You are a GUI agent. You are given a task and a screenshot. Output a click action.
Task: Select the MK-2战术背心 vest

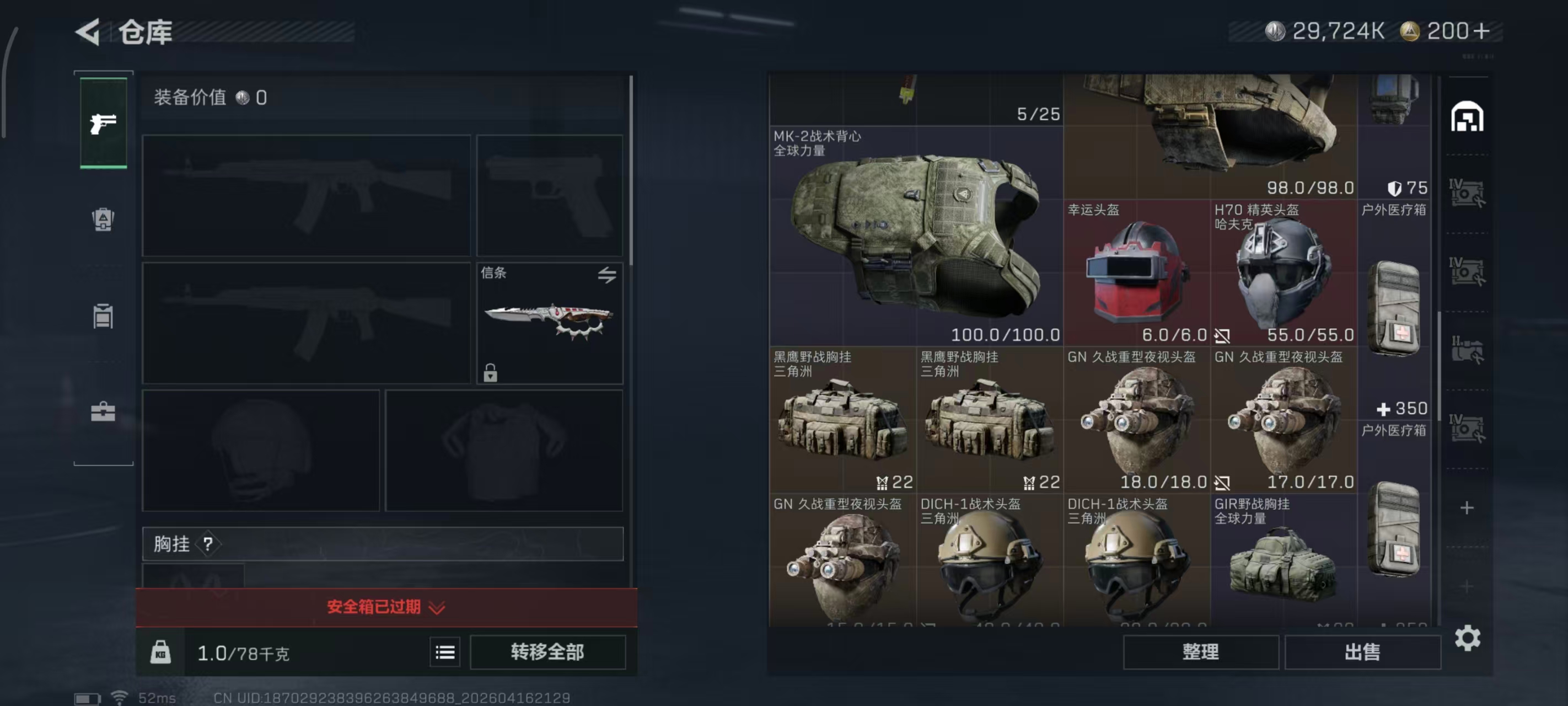point(915,237)
